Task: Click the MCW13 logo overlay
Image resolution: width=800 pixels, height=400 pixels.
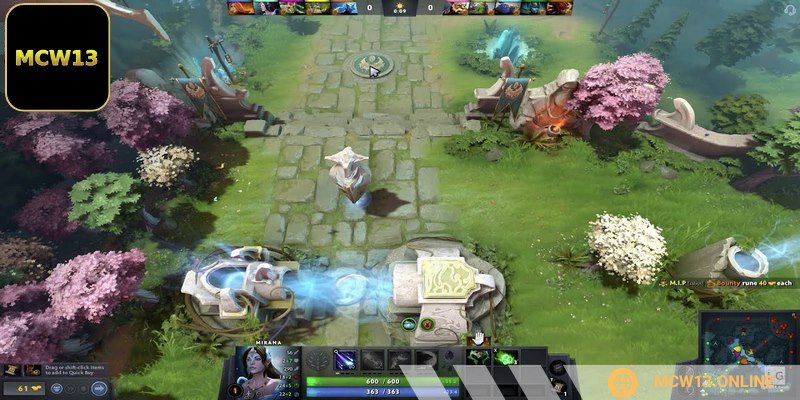Action: [56, 56]
